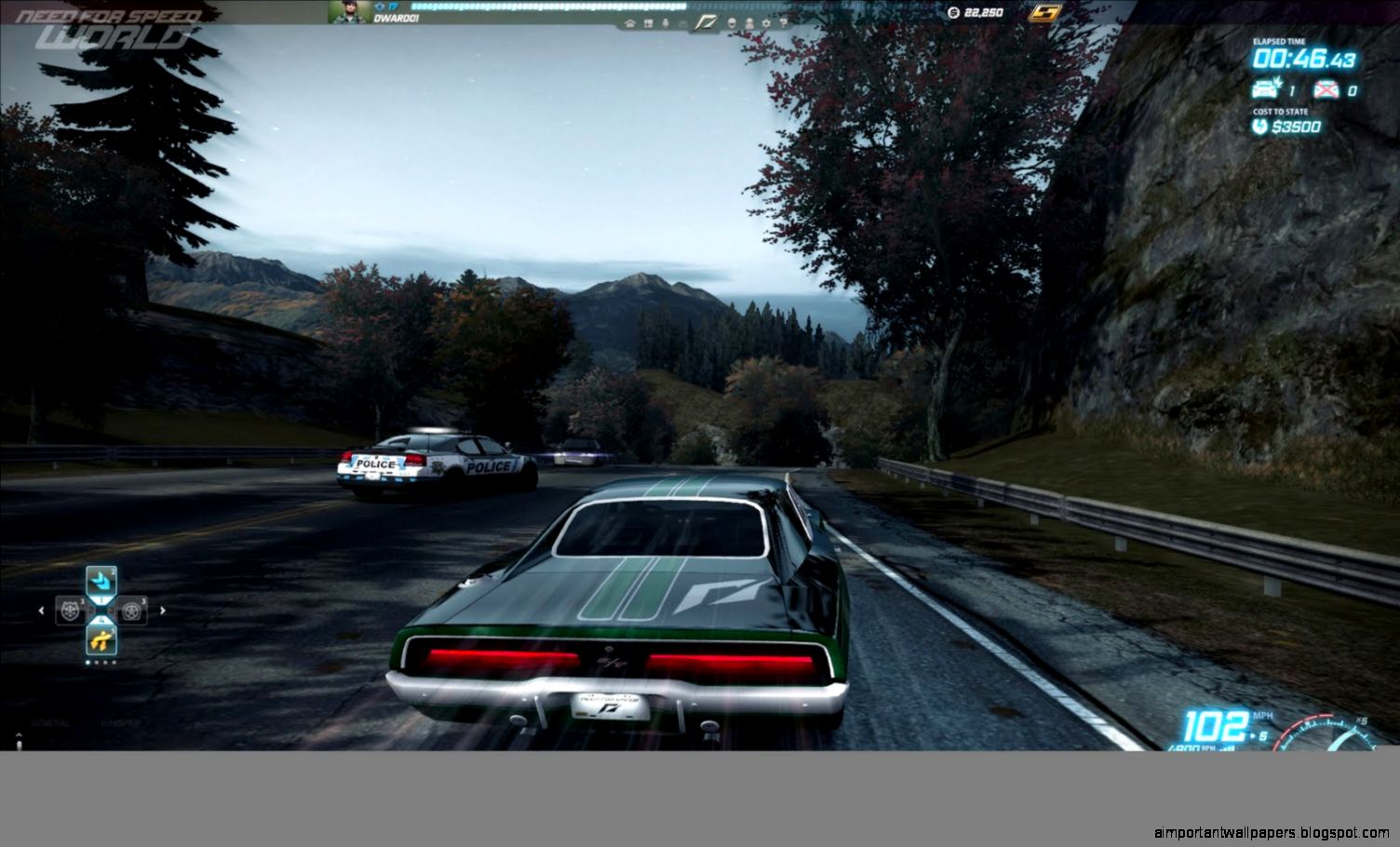Click the Need for Speed logo button
The width and height of the screenshot is (1400, 847).
pos(707,22)
